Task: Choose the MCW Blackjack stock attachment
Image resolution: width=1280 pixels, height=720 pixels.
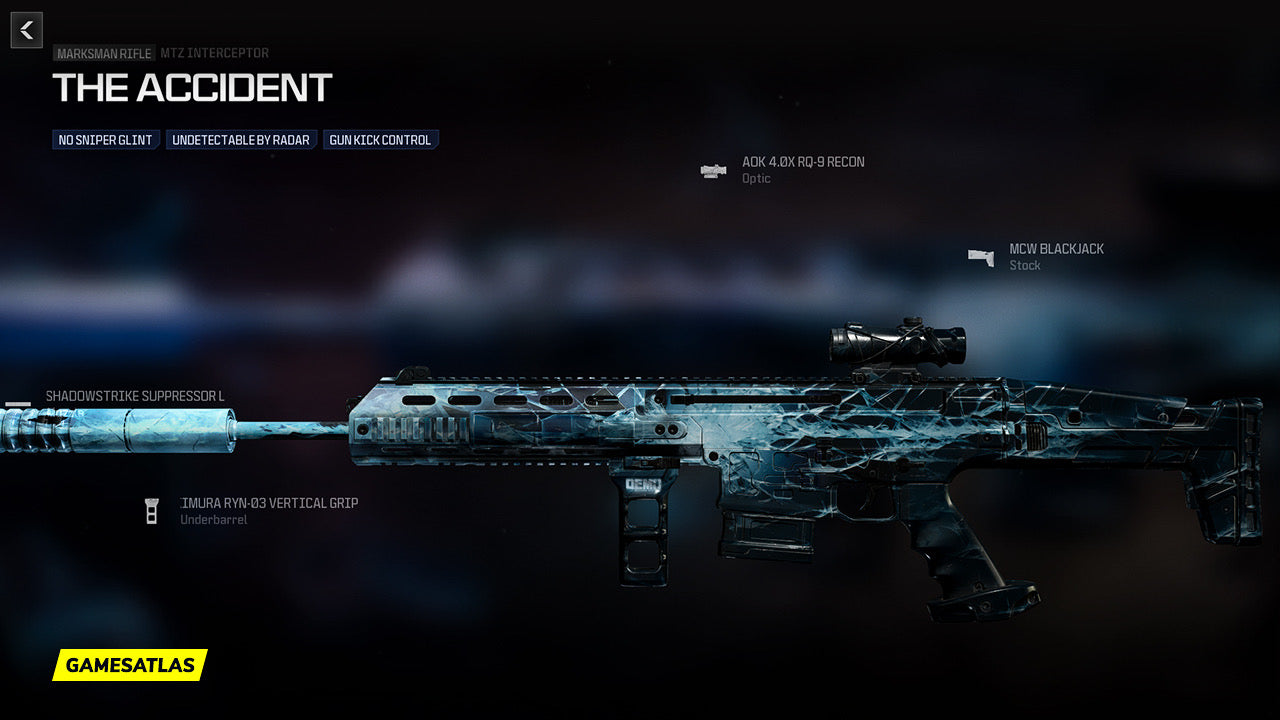Action: point(1056,249)
